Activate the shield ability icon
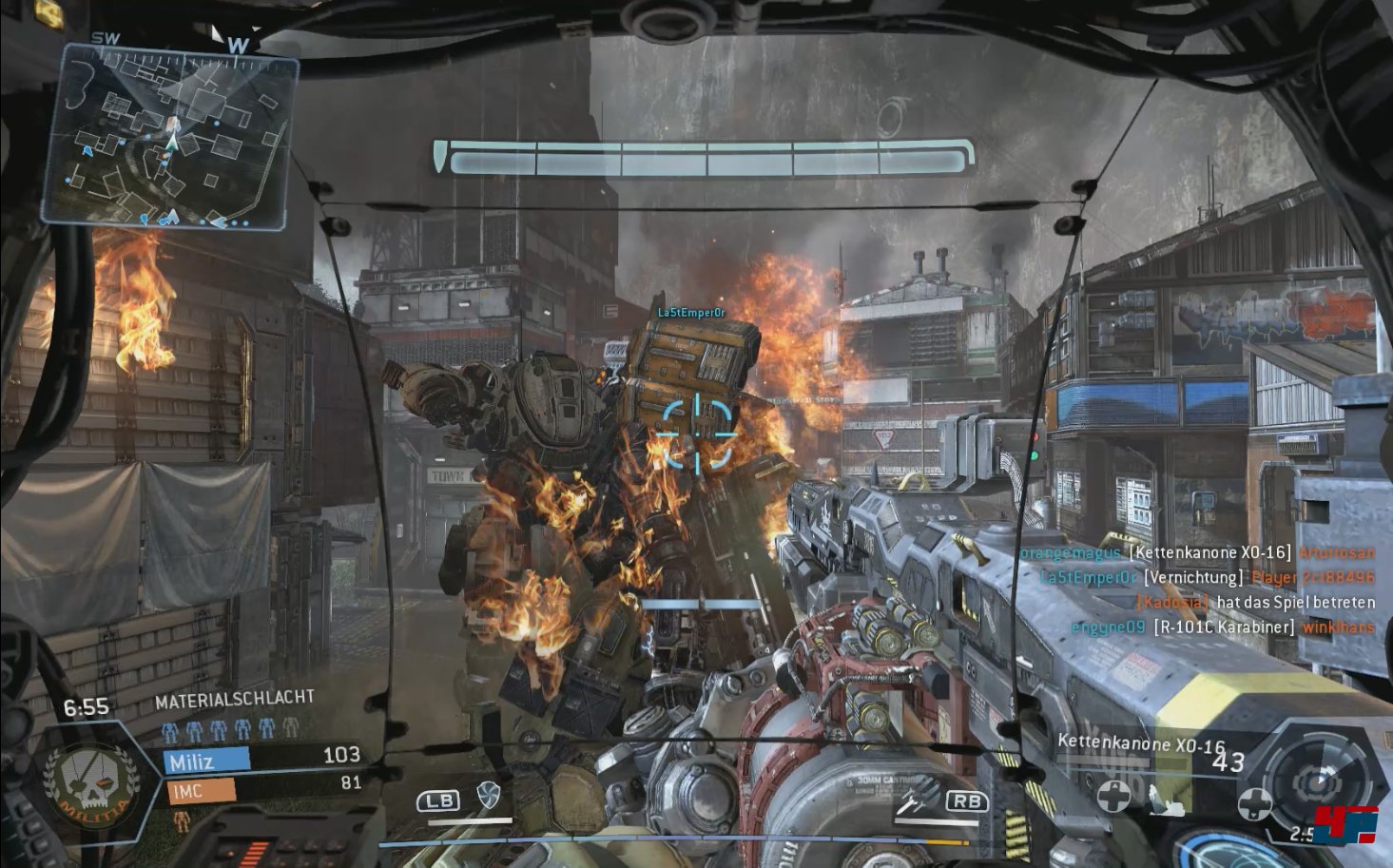Image resolution: width=1393 pixels, height=868 pixels. (x=489, y=796)
